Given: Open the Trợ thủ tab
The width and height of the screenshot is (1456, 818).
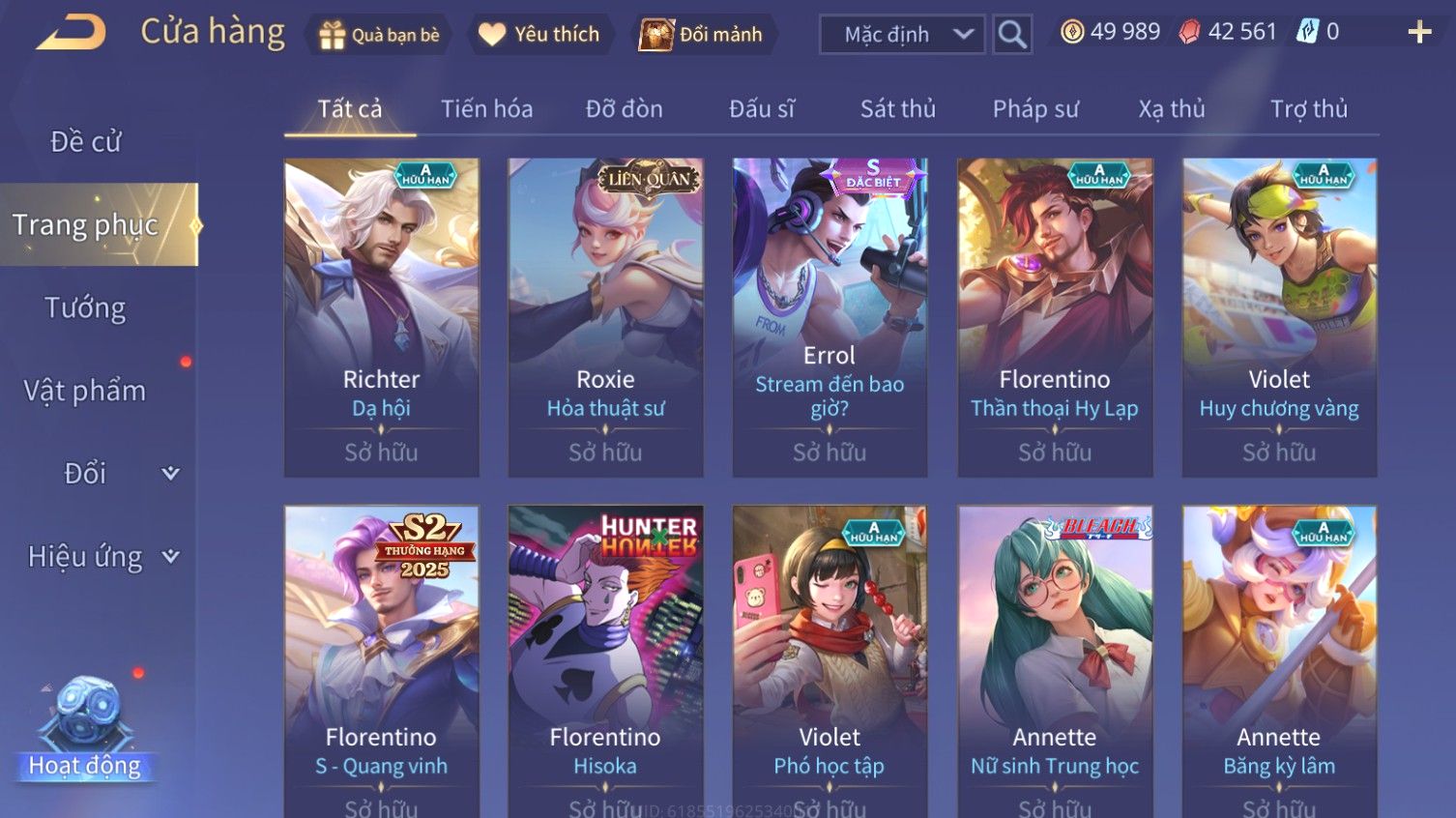Looking at the screenshot, I should click(x=1308, y=109).
